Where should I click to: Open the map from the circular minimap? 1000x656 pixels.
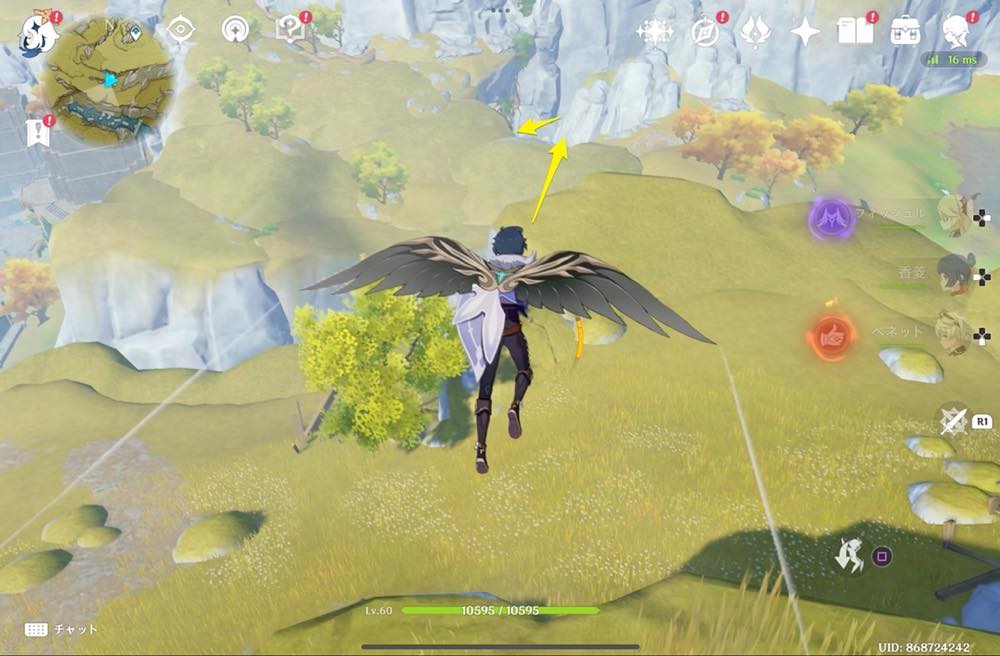click(x=108, y=77)
